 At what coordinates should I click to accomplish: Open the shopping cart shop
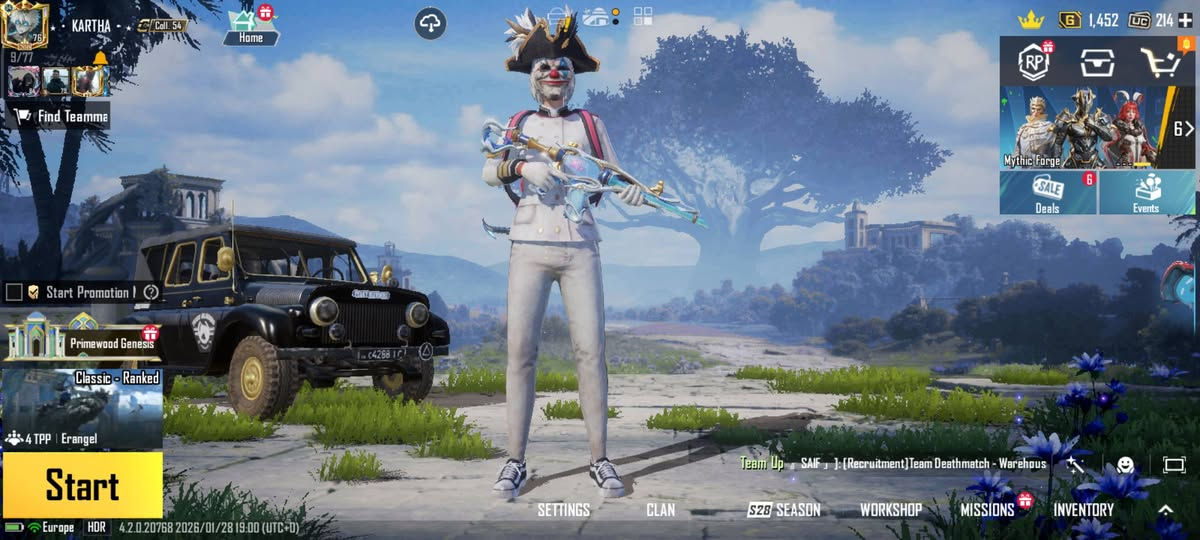point(1160,62)
